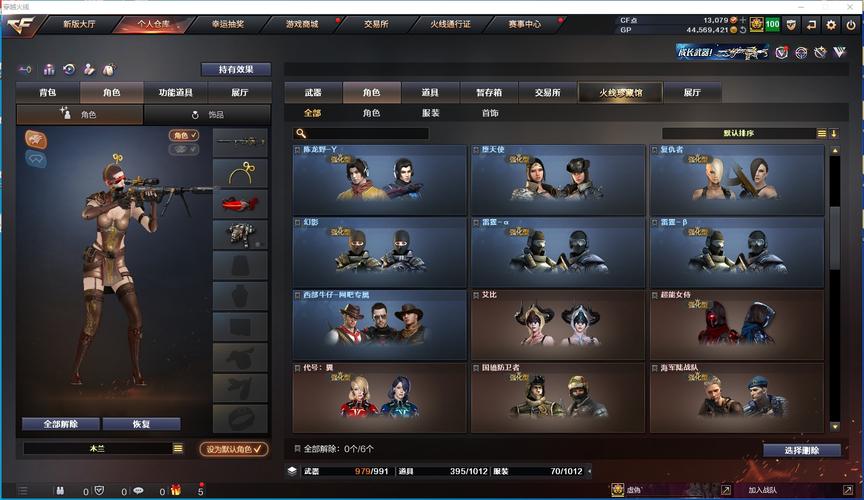864x500 pixels.
Task: Remove all equipment with 全部解除 button
Action: pos(60,424)
